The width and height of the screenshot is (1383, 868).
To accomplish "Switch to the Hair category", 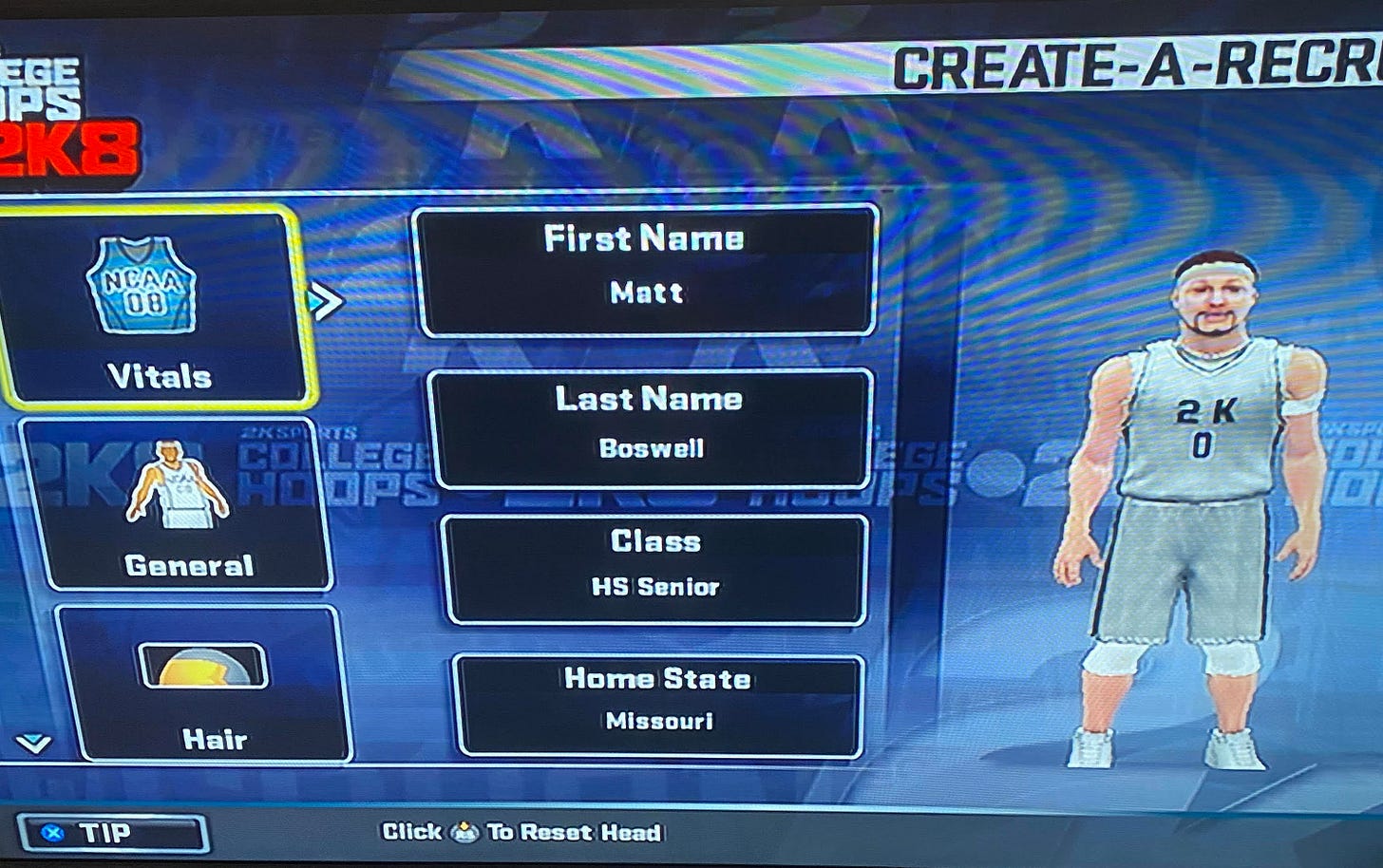I will (x=203, y=684).
